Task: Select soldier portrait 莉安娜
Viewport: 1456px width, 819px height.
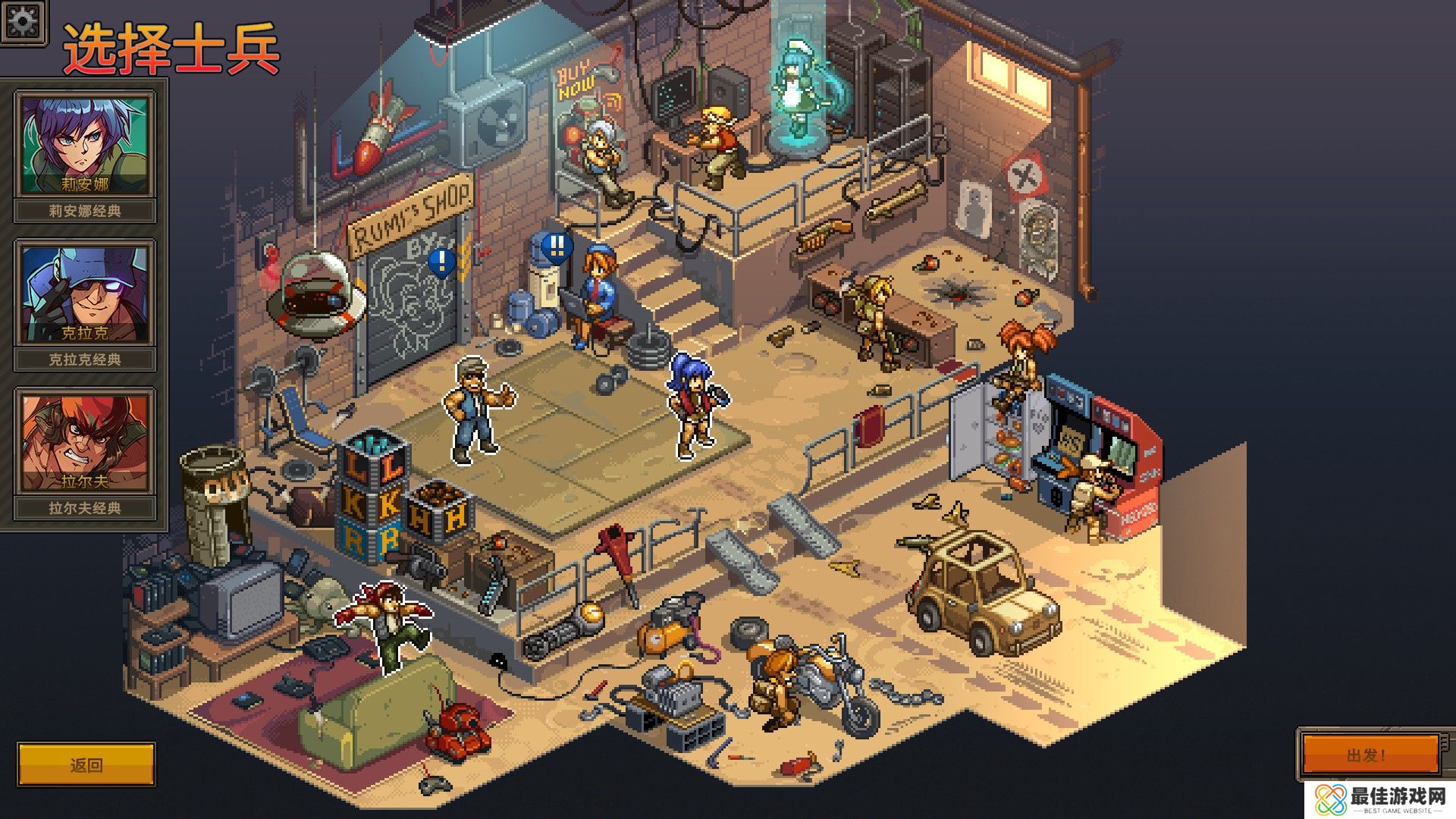Action: (x=85, y=144)
